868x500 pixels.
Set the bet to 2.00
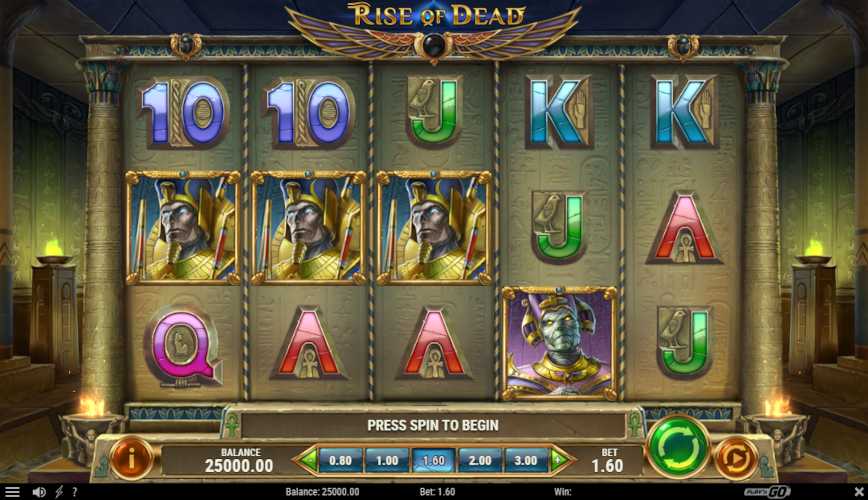coord(479,461)
